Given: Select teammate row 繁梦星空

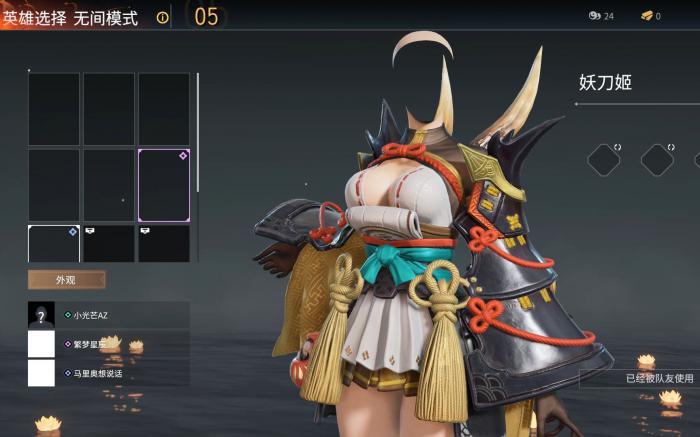Looking at the screenshot, I should click(x=108, y=344).
